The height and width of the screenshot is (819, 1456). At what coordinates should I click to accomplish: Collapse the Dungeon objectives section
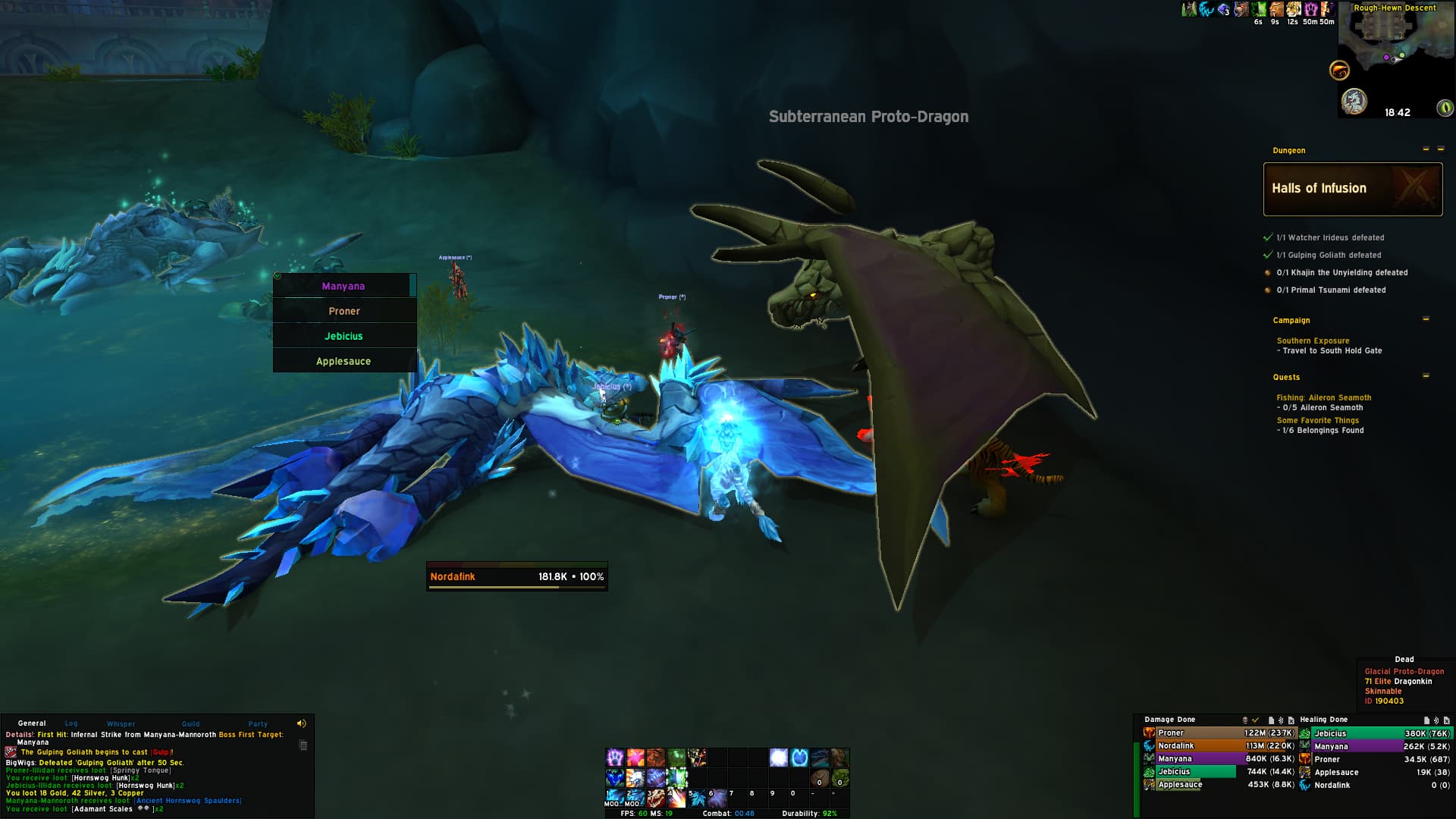click(1425, 150)
